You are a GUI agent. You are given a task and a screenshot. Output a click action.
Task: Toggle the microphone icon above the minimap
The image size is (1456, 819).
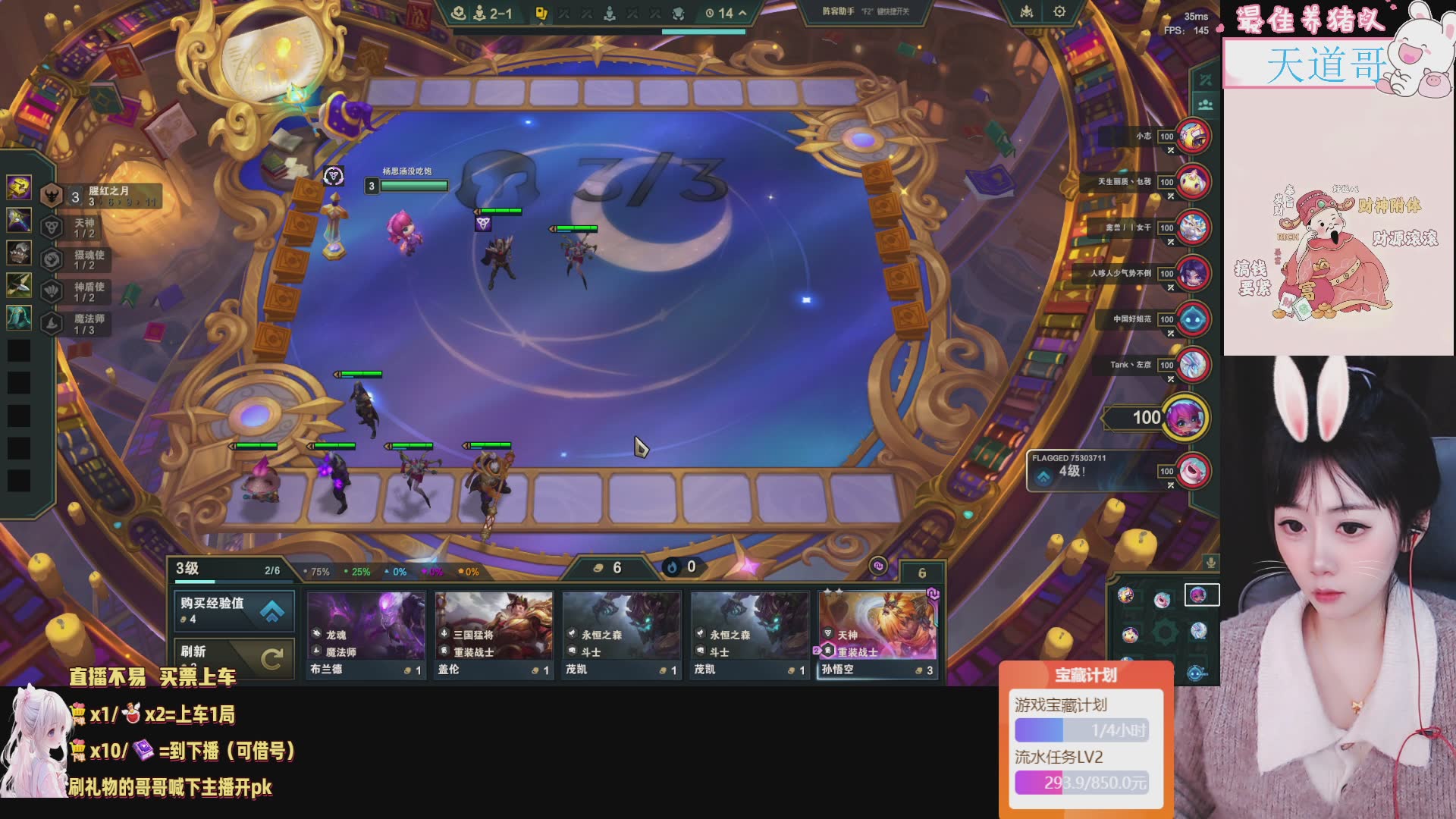1211,563
